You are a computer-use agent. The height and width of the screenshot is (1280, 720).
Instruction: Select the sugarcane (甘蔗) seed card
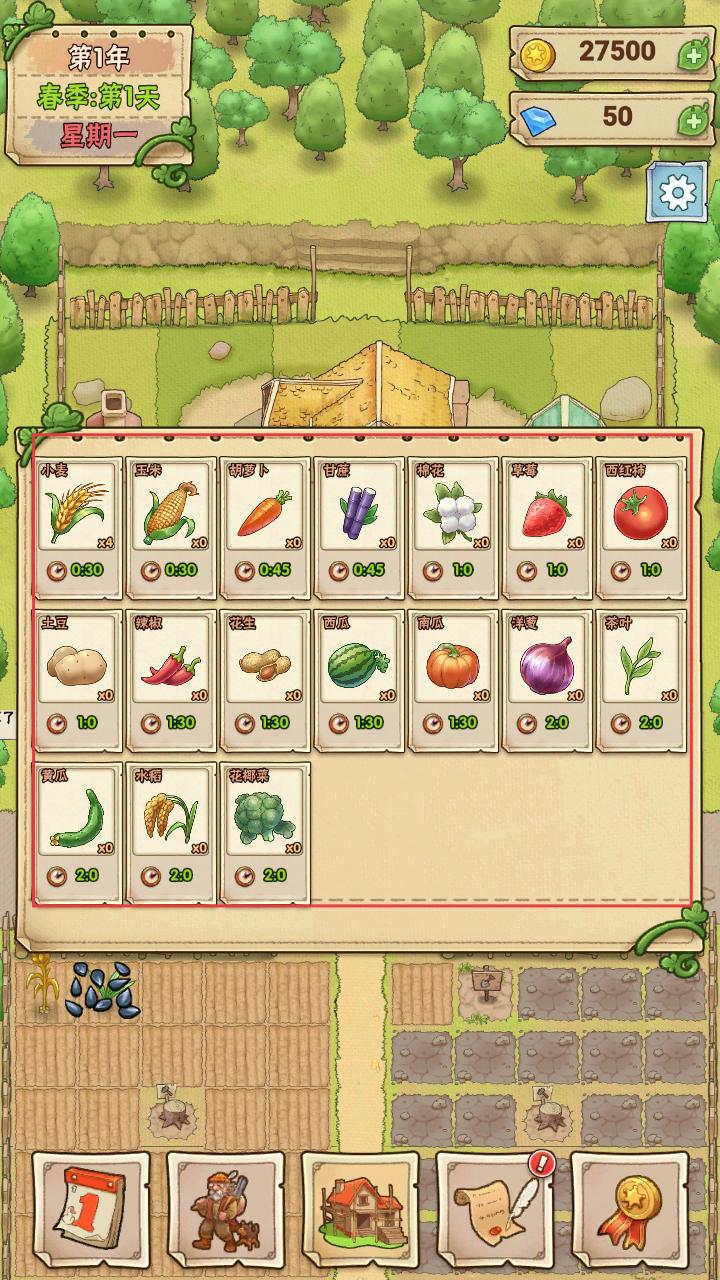(x=359, y=520)
